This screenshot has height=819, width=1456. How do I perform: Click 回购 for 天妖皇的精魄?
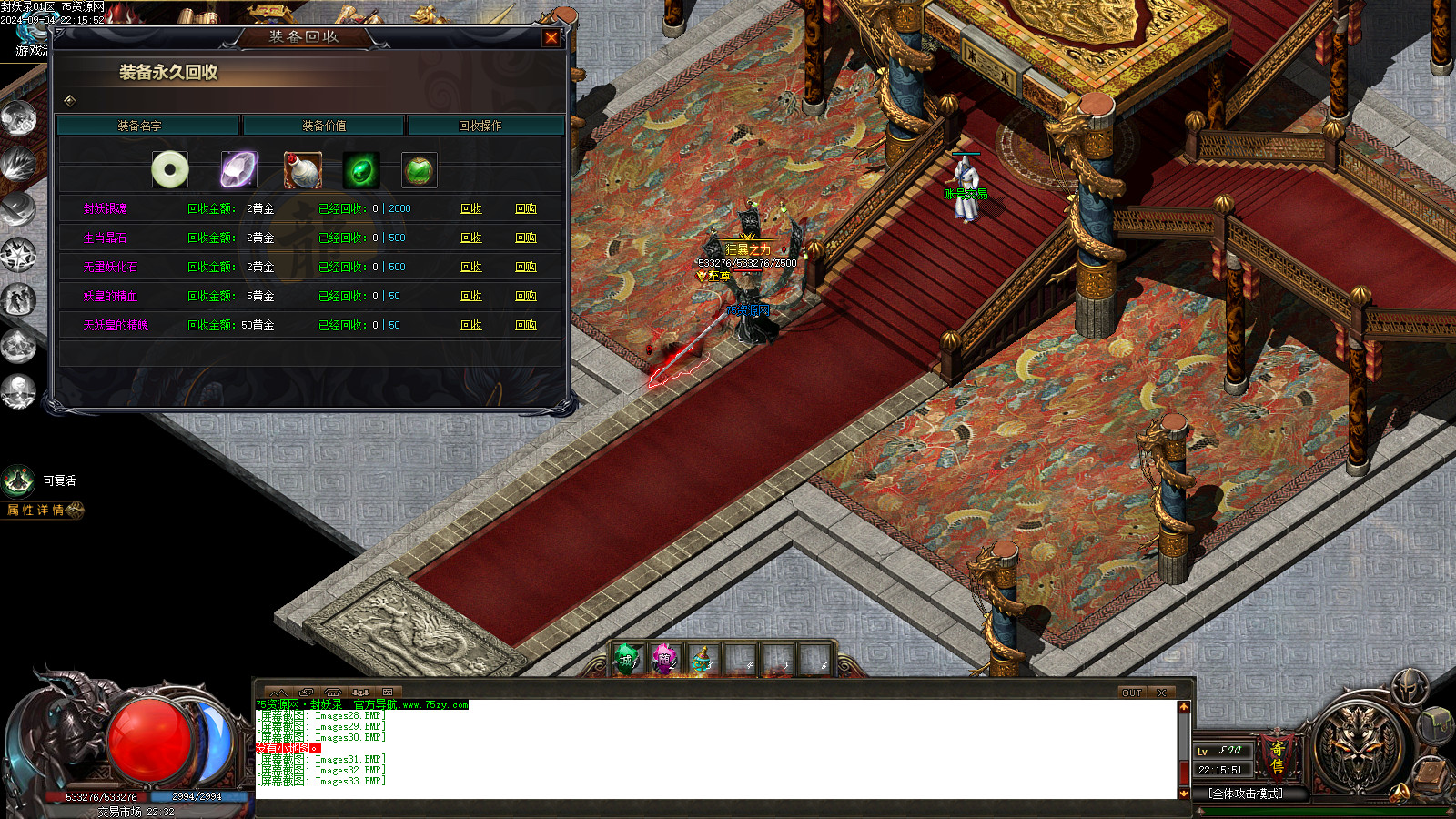[x=526, y=325]
